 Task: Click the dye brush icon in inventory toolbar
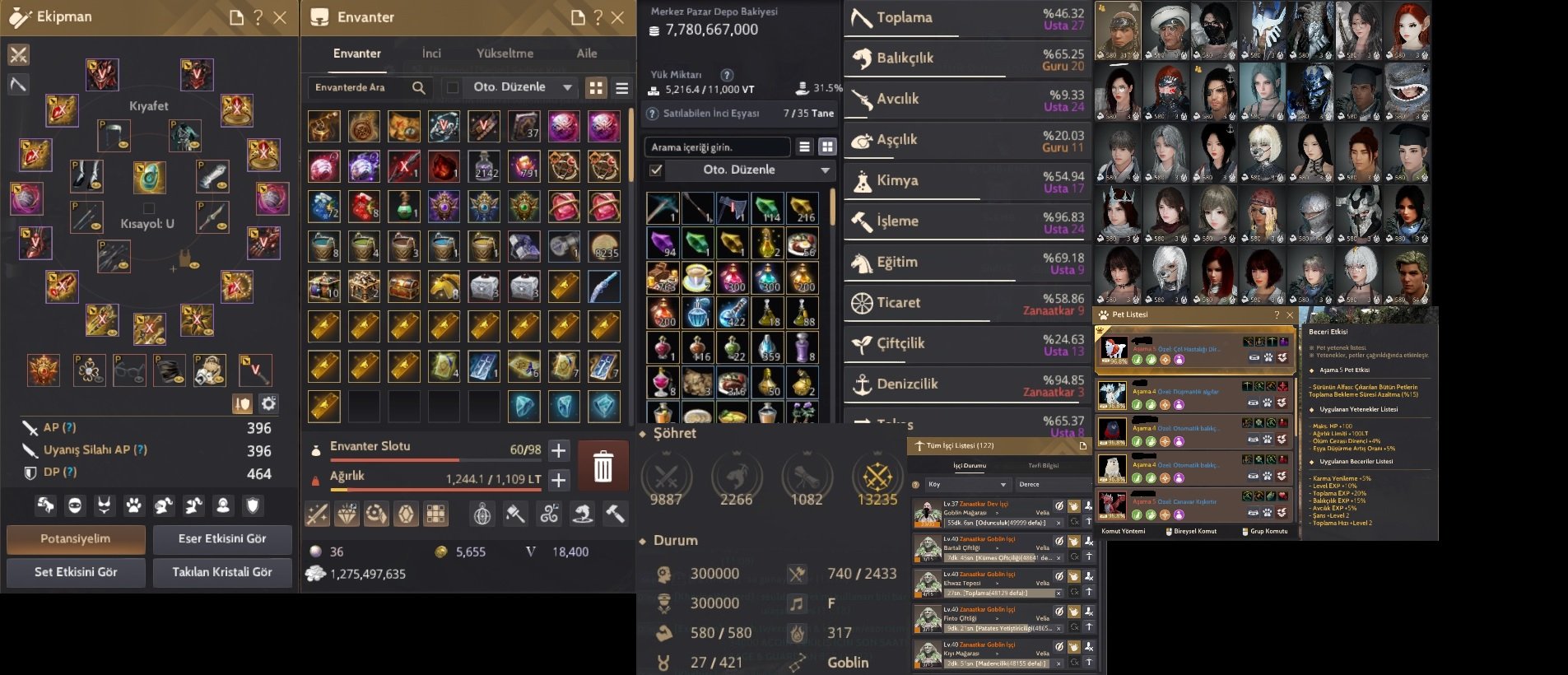pos(516,514)
